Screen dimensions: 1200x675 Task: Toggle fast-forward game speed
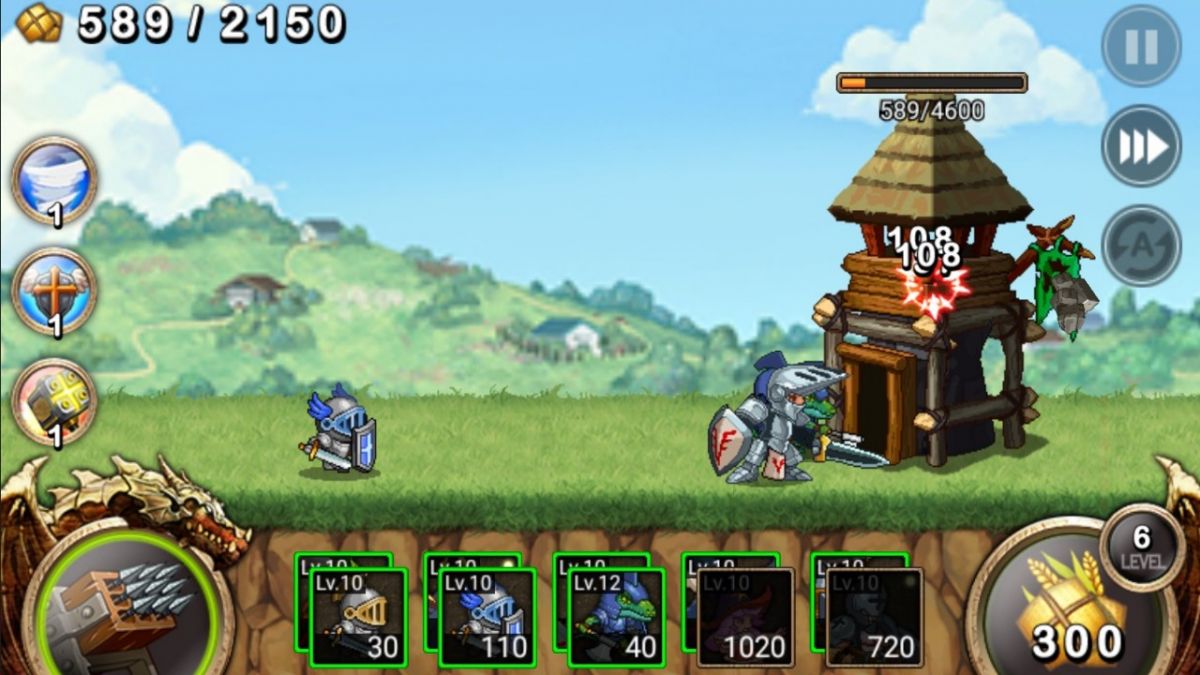(x=1141, y=146)
